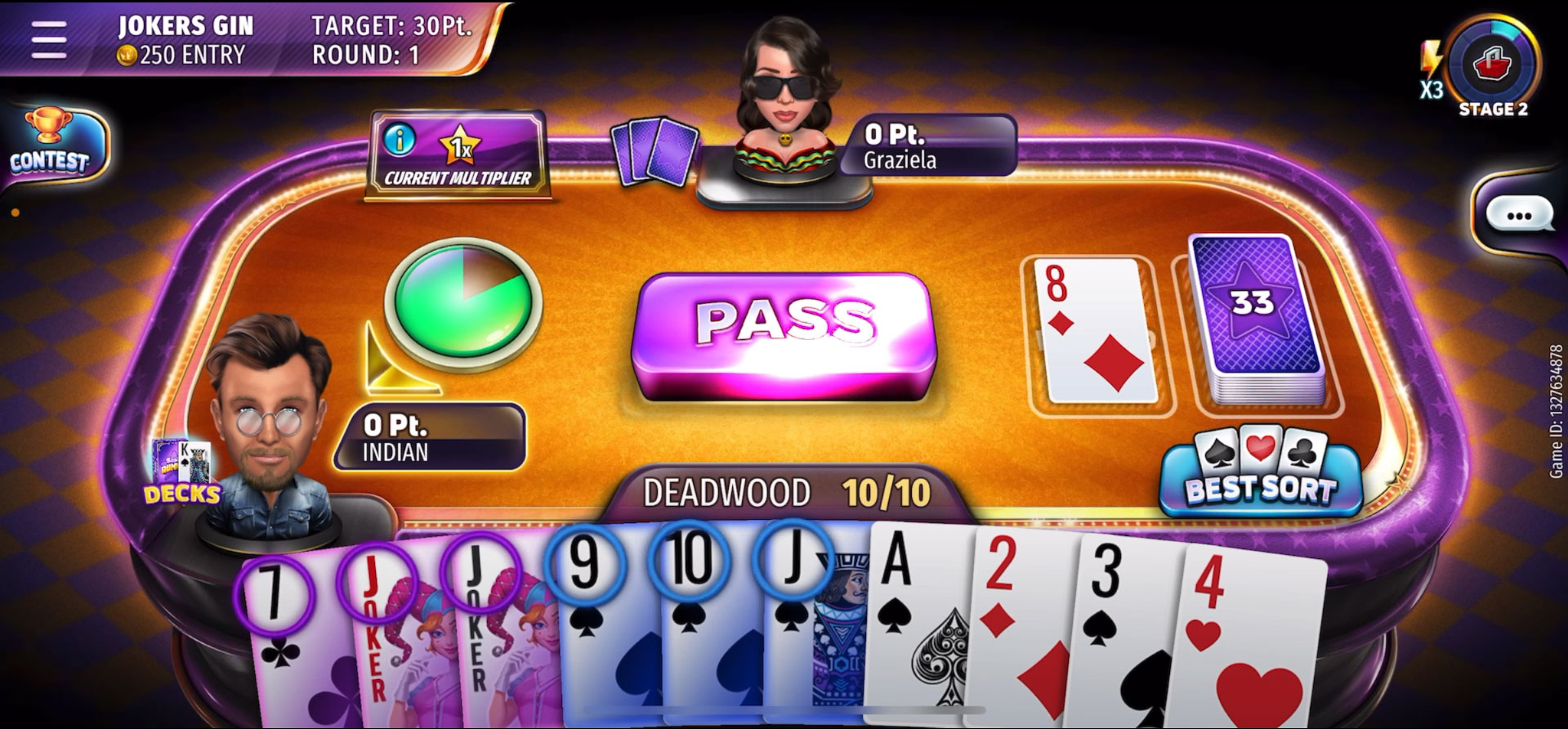Tap the BEST SORT button

click(1262, 478)
